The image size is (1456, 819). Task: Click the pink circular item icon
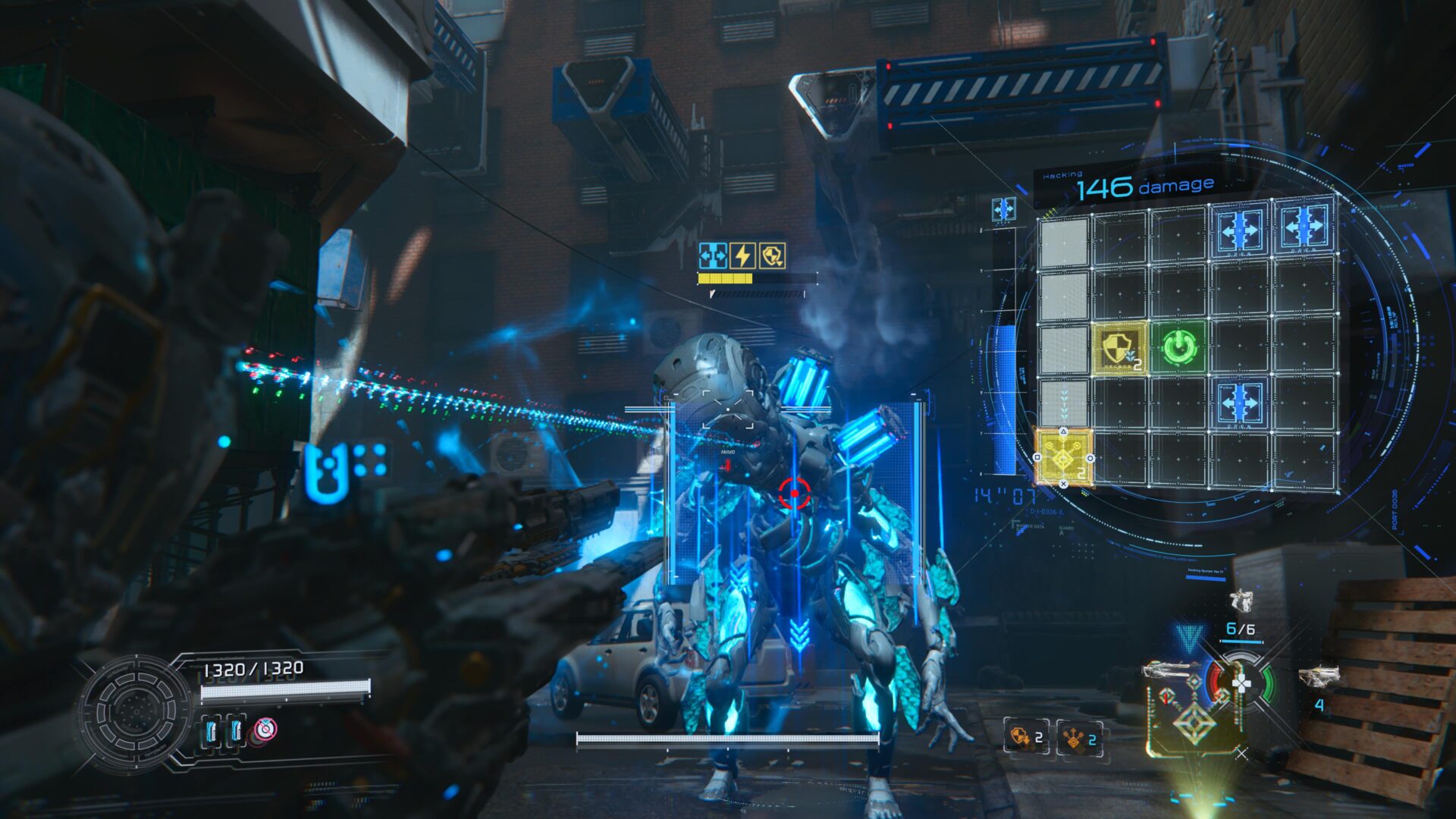(x=265, y=730)
